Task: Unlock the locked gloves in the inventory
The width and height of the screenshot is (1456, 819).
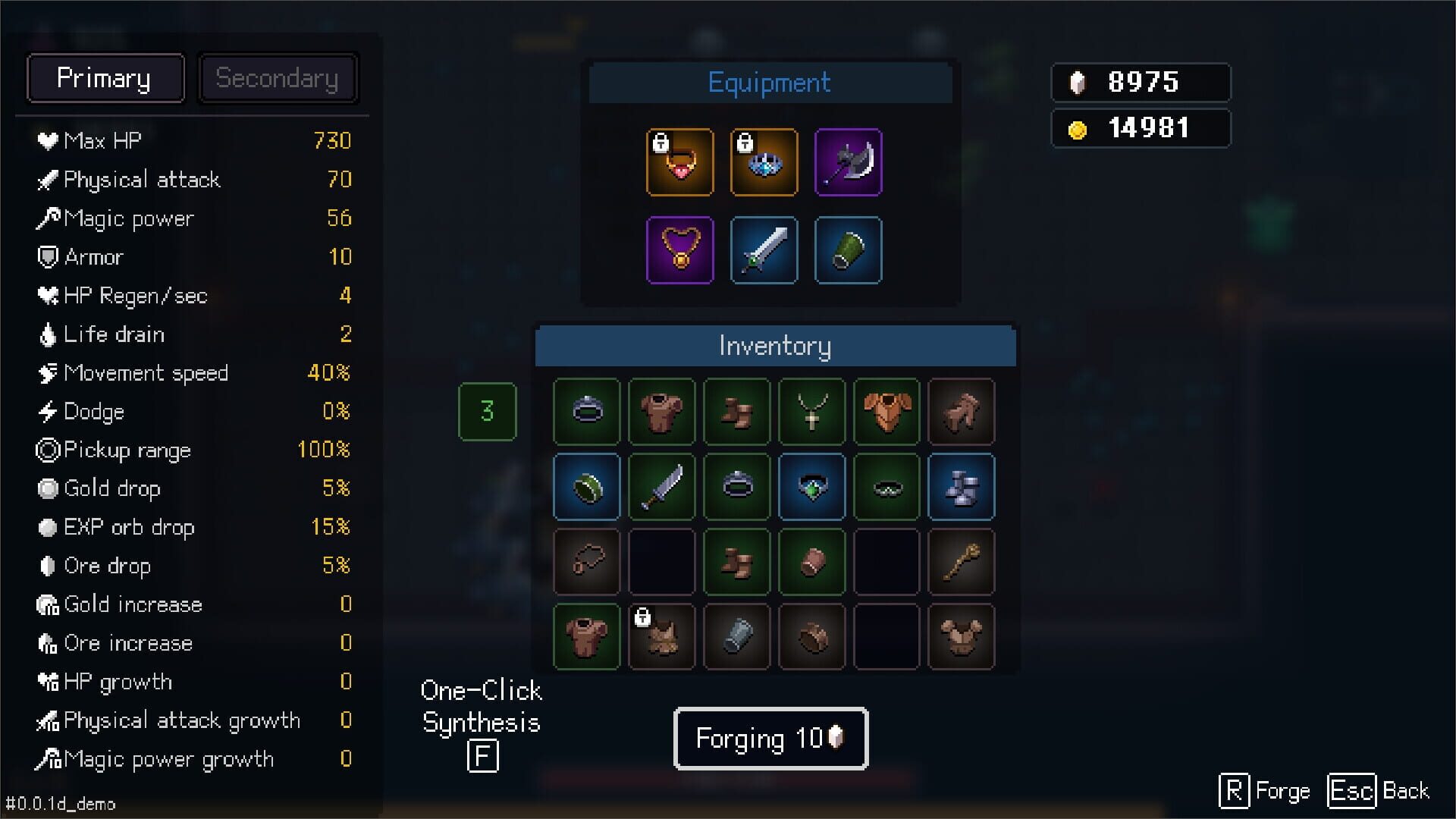Action: point(644,618)
